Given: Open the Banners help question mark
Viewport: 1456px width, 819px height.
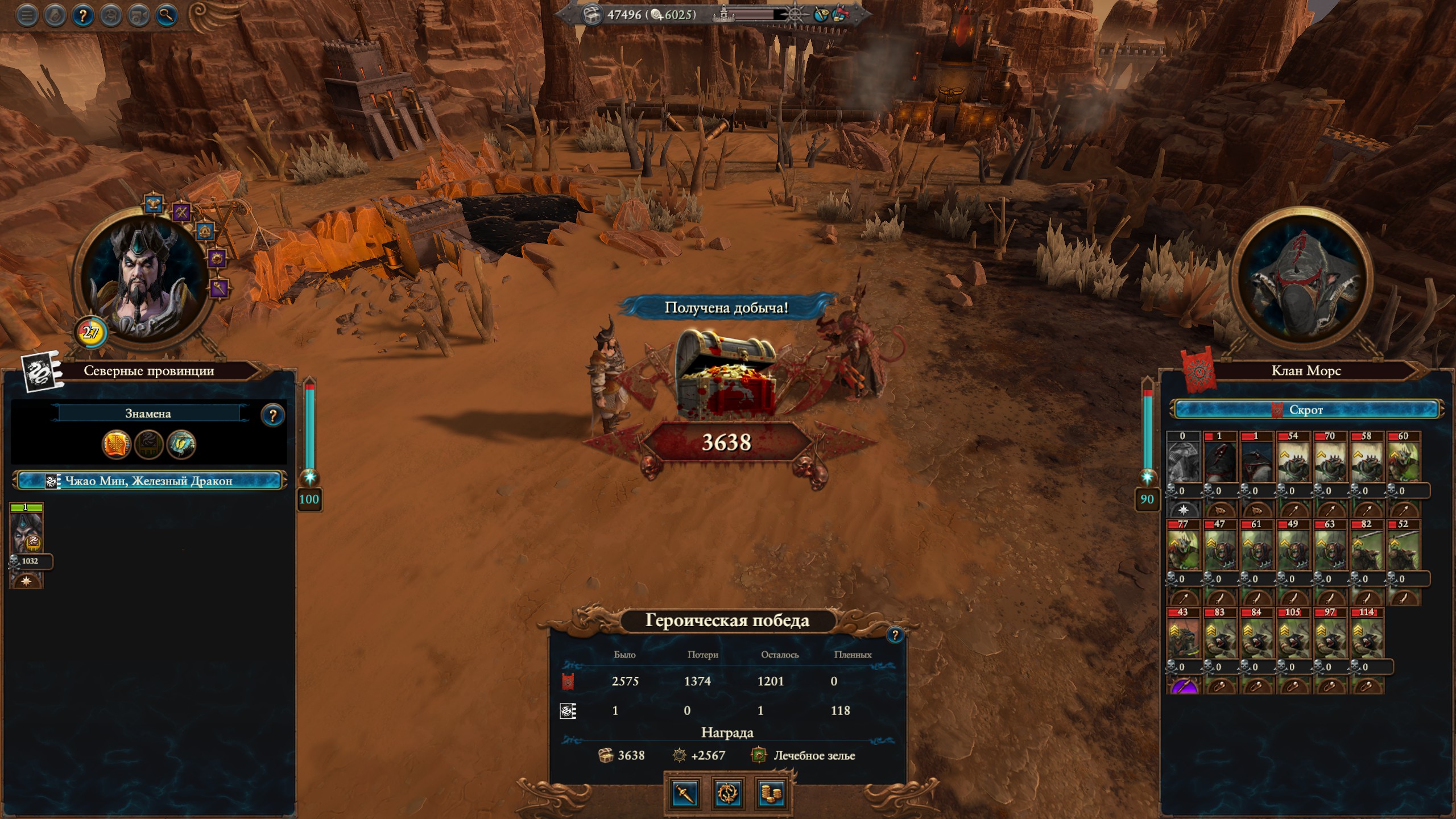Looking at the screenshot, I should [272, 415].
